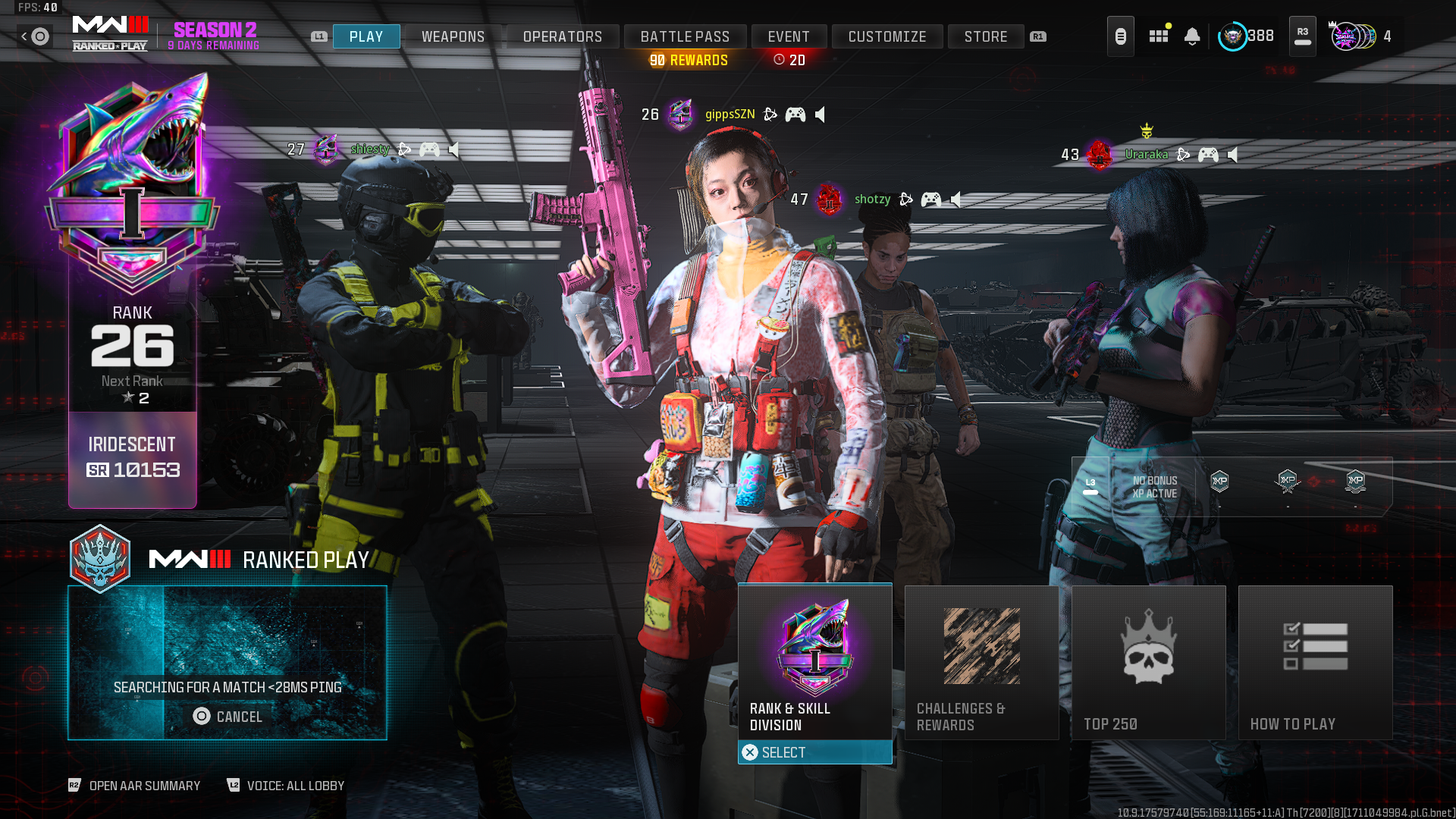
Task: Select party member Uraraka
Action: tap(1146, 155)
